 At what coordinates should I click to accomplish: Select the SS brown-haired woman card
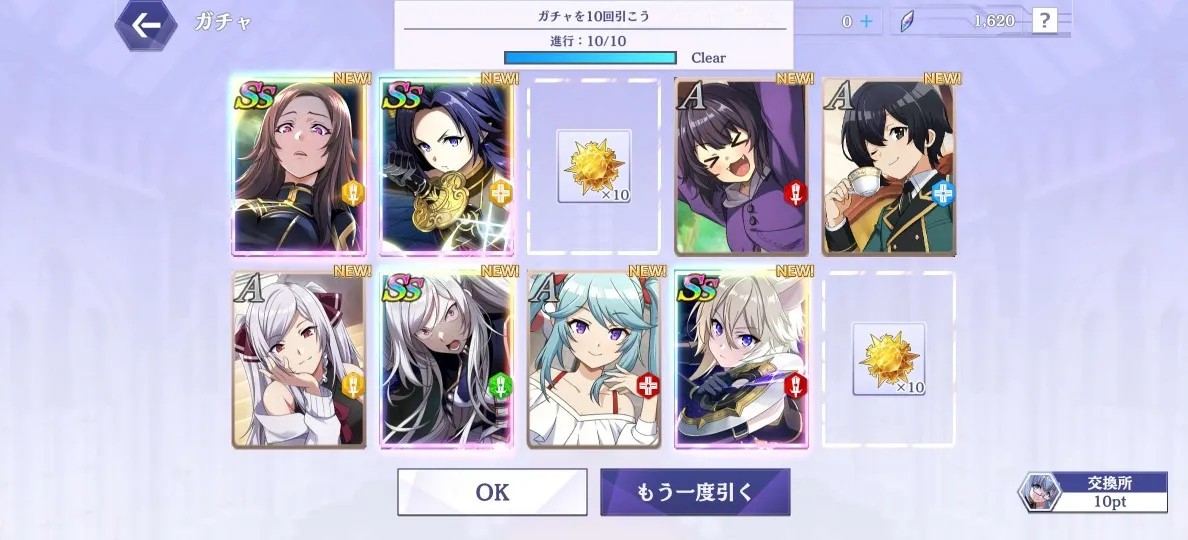coord(298,167)
